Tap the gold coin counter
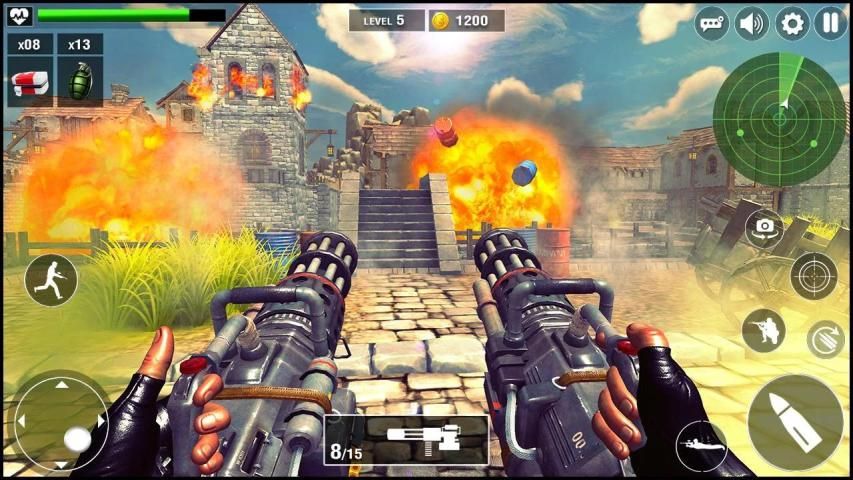The height and width of the screenshot is (480, 853). coord(466,20)
